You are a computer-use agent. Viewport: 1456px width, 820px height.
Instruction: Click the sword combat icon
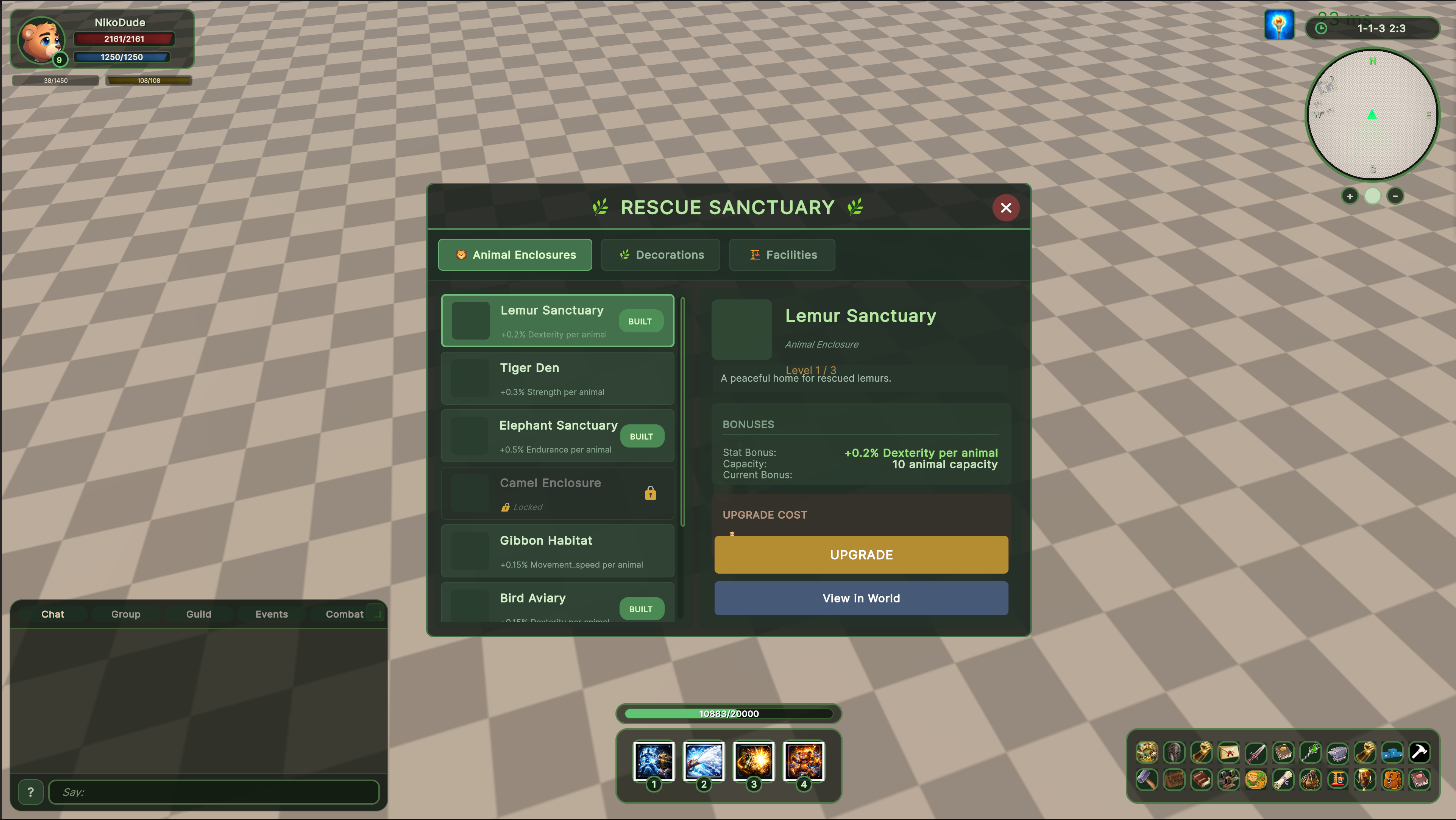point(1255,752)
